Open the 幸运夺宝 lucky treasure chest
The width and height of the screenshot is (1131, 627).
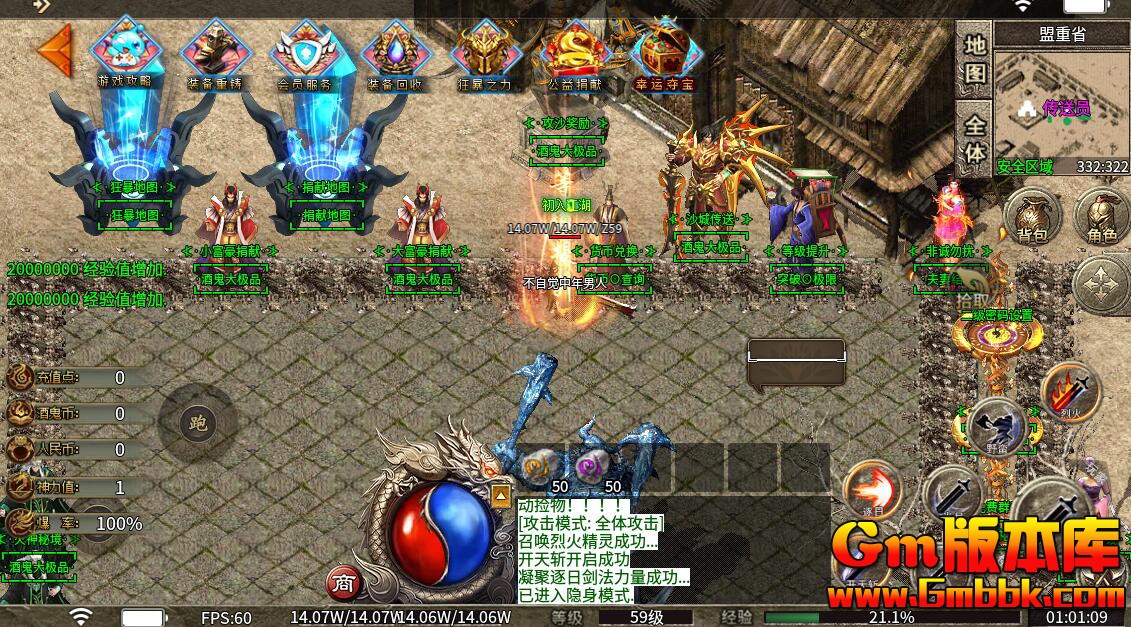pyautogui.click(x=664, y=53)
